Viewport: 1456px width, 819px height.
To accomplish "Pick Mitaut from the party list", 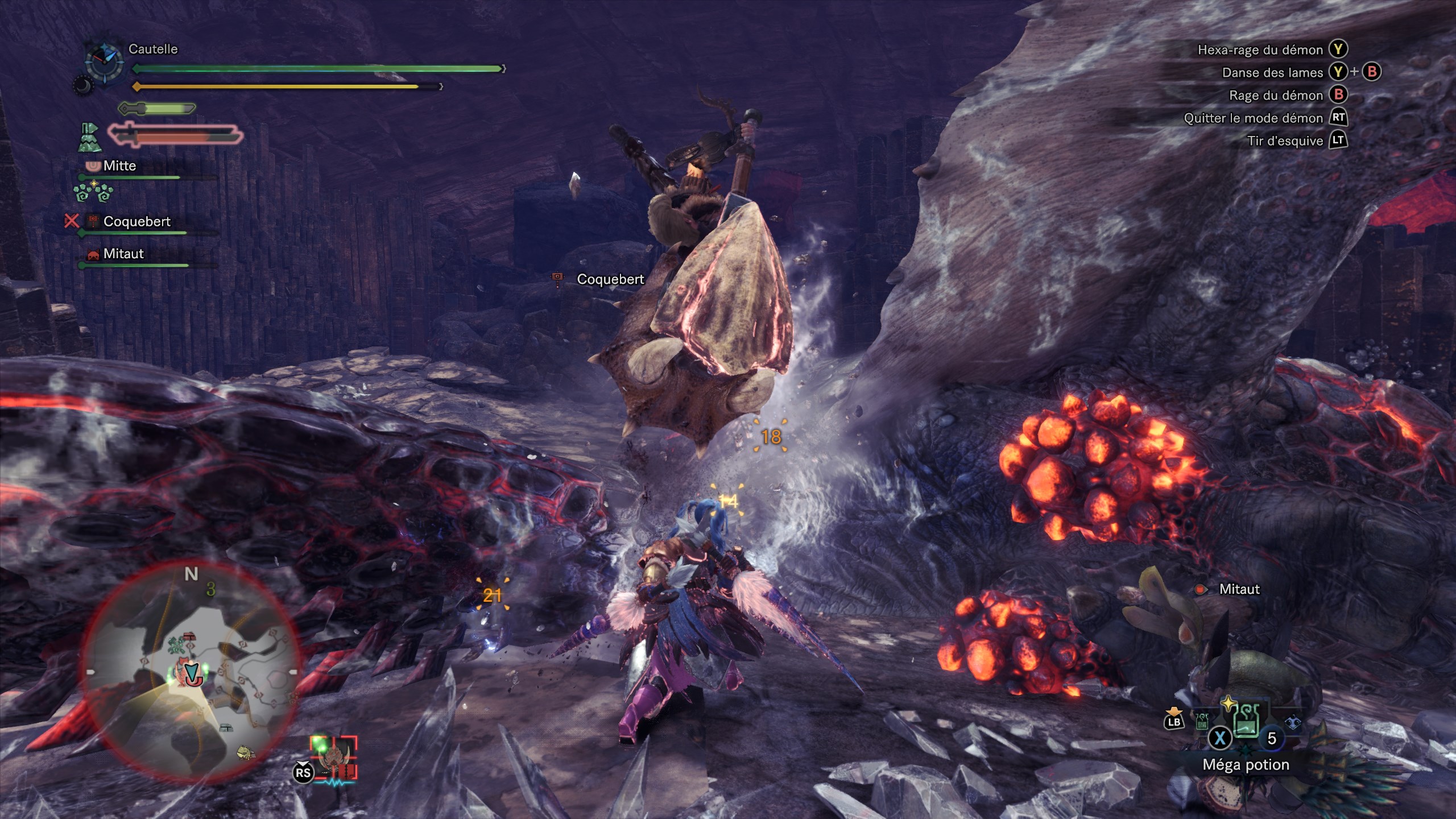I will coord(123,254).
